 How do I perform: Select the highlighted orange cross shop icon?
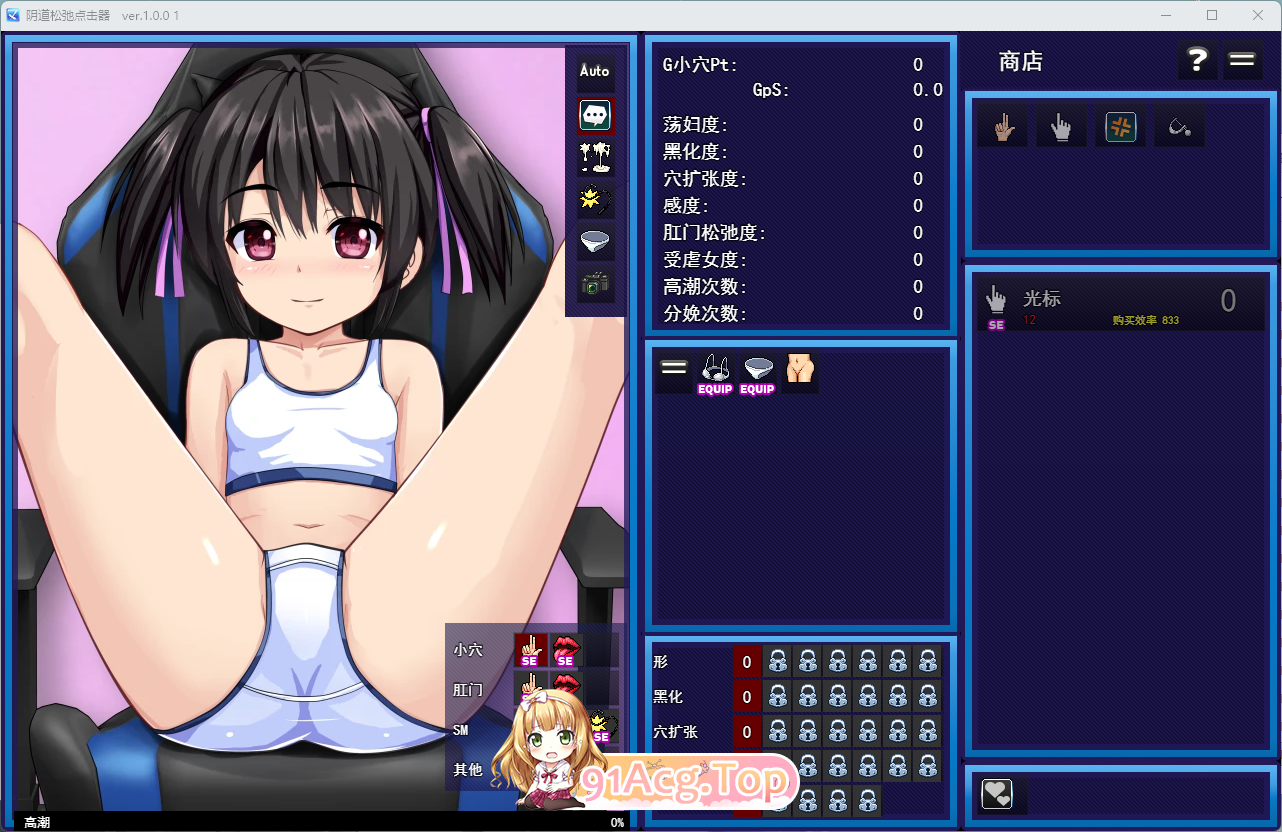(x=1120, y=126)
